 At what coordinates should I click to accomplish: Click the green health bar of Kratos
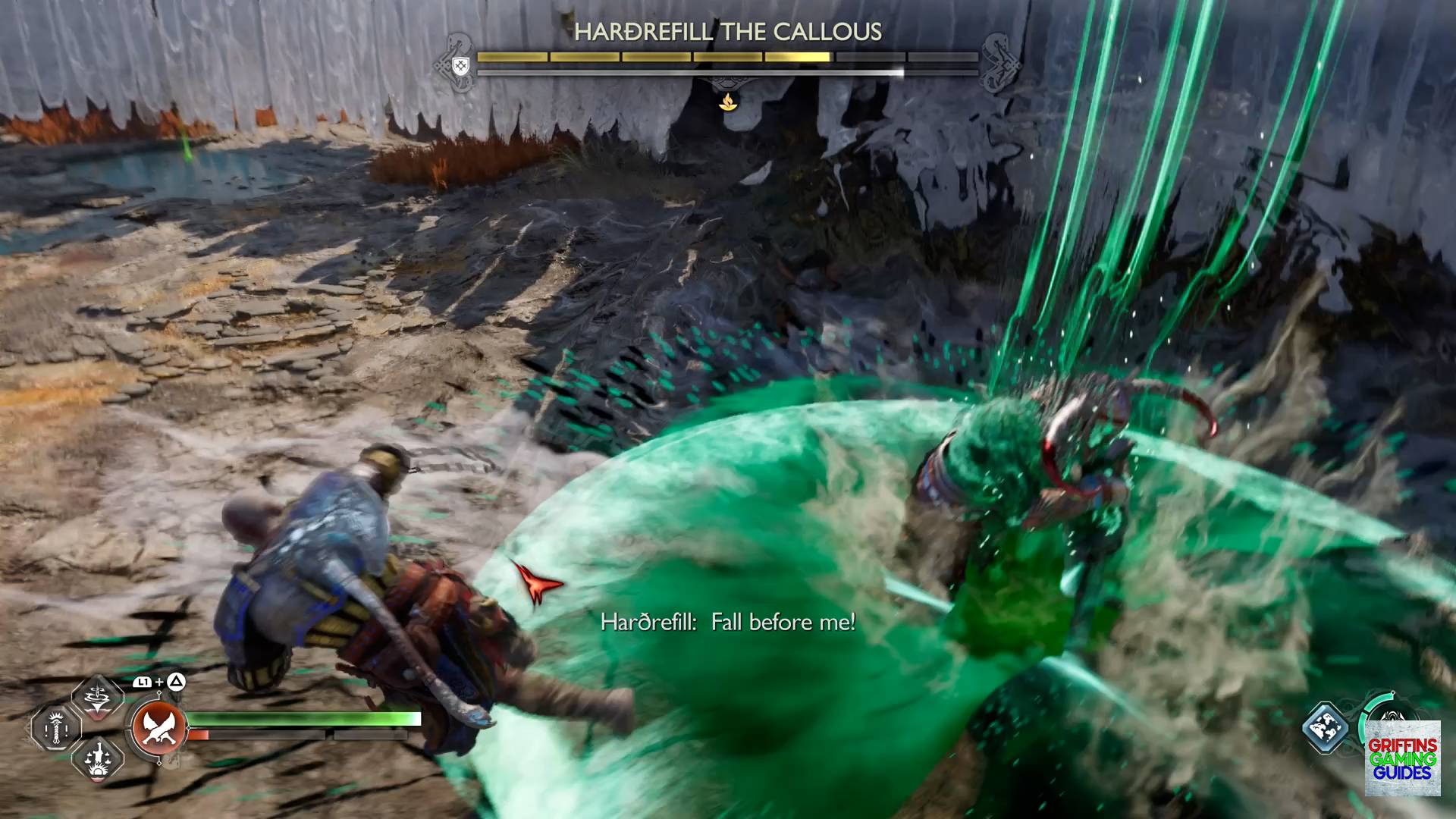303,719
